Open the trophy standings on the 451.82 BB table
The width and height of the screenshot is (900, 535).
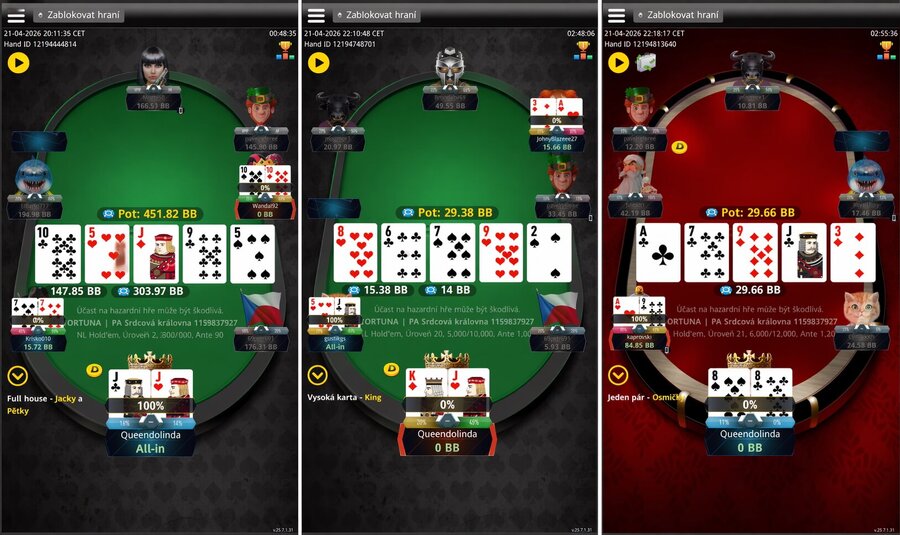(285, 50)
